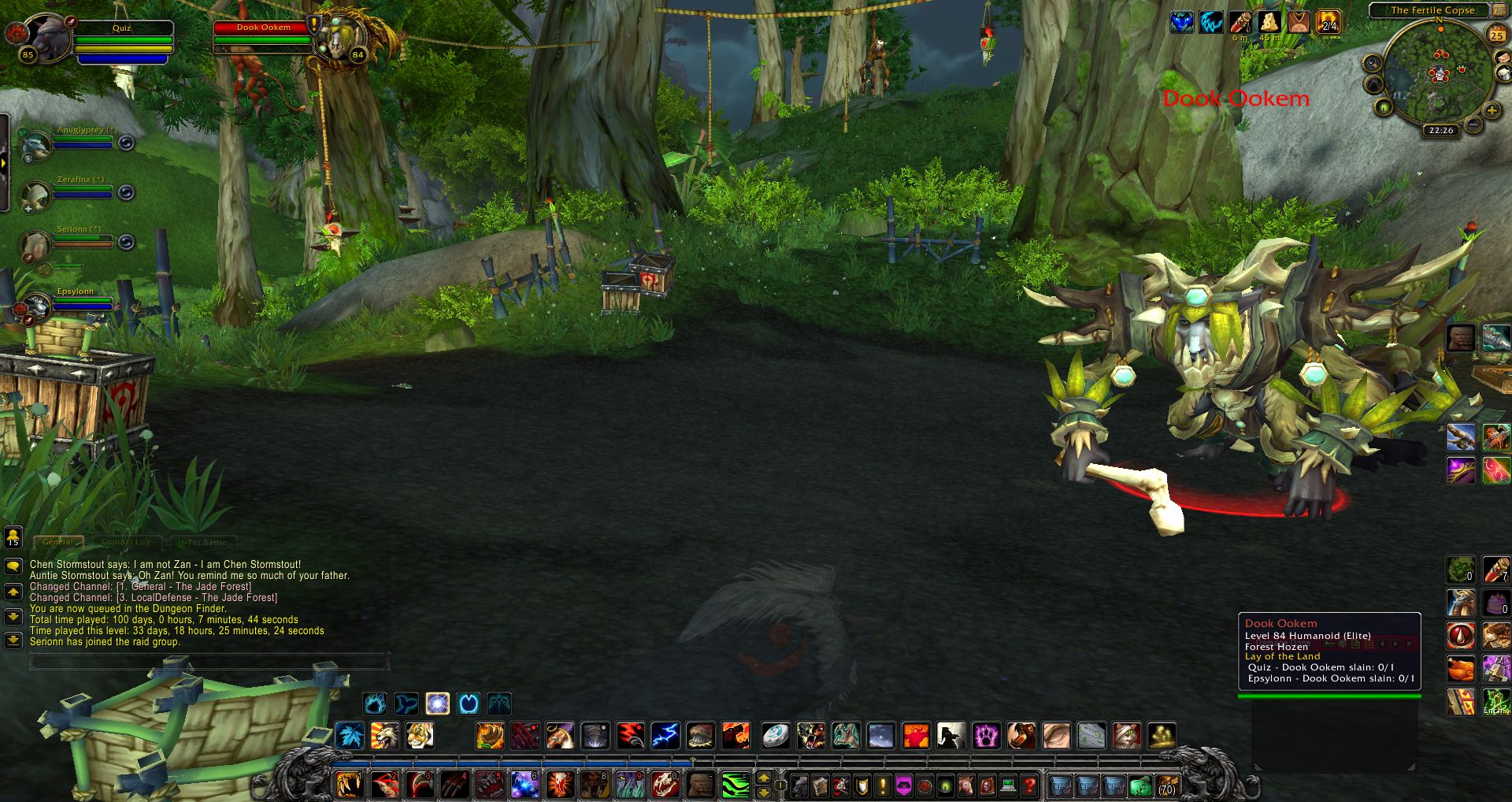Zoom in the minimap with plus button
The height and width of the screenshot is (802, 1512).
point(1492,111)
